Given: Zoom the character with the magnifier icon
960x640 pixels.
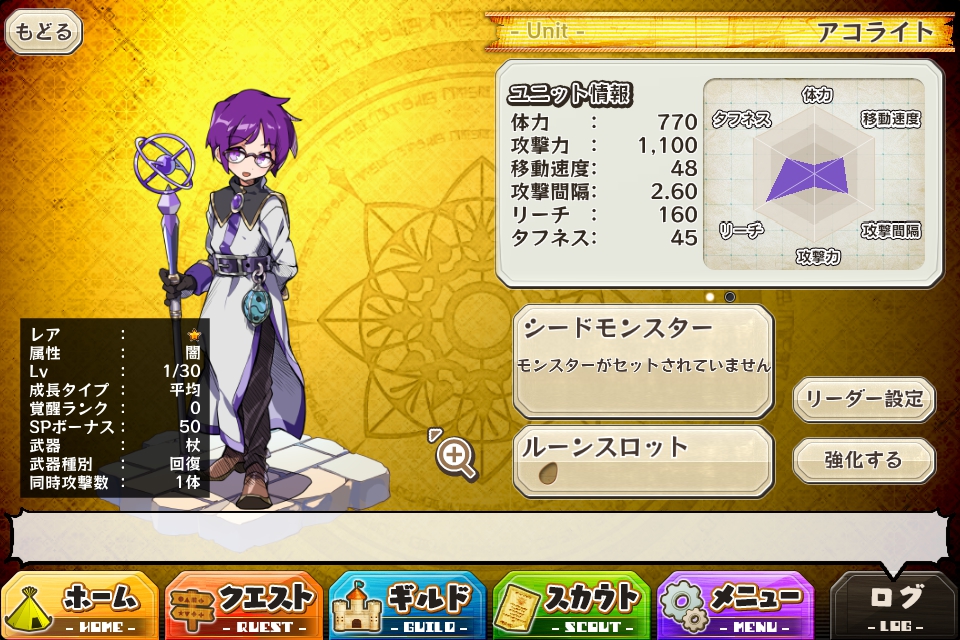Looking at the screenshot, I should [456, 457].
